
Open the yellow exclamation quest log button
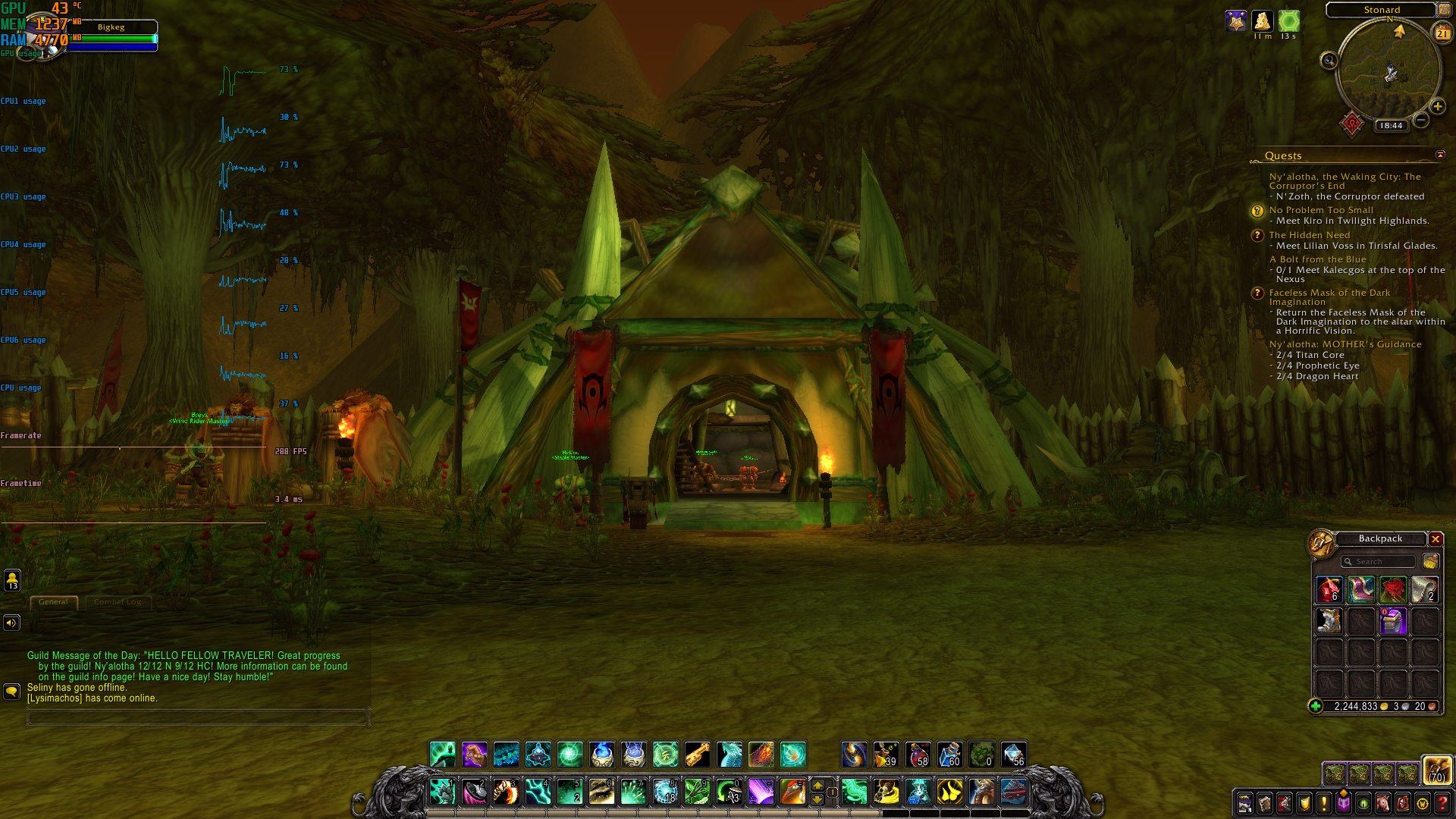(1323, 803)
